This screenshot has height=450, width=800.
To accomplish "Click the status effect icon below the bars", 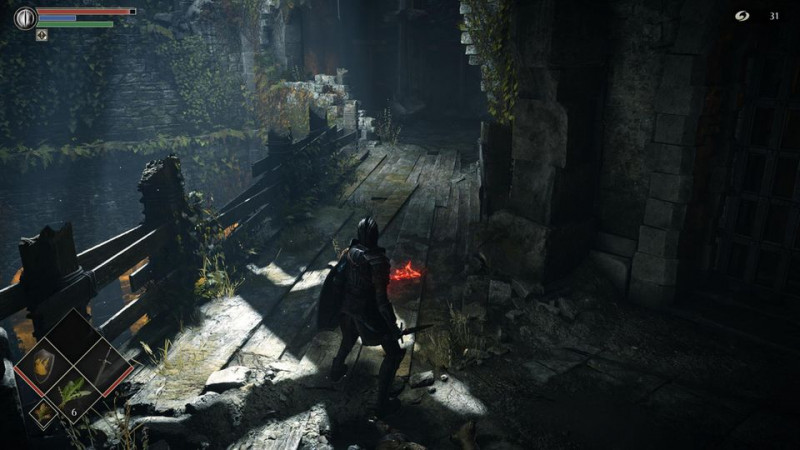I will [42, 35].
